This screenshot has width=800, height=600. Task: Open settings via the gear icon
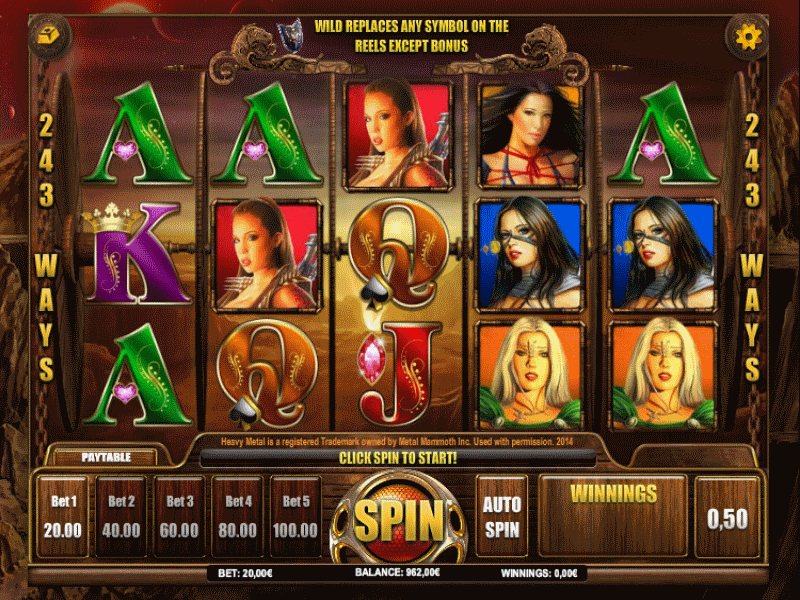(748, 37)
